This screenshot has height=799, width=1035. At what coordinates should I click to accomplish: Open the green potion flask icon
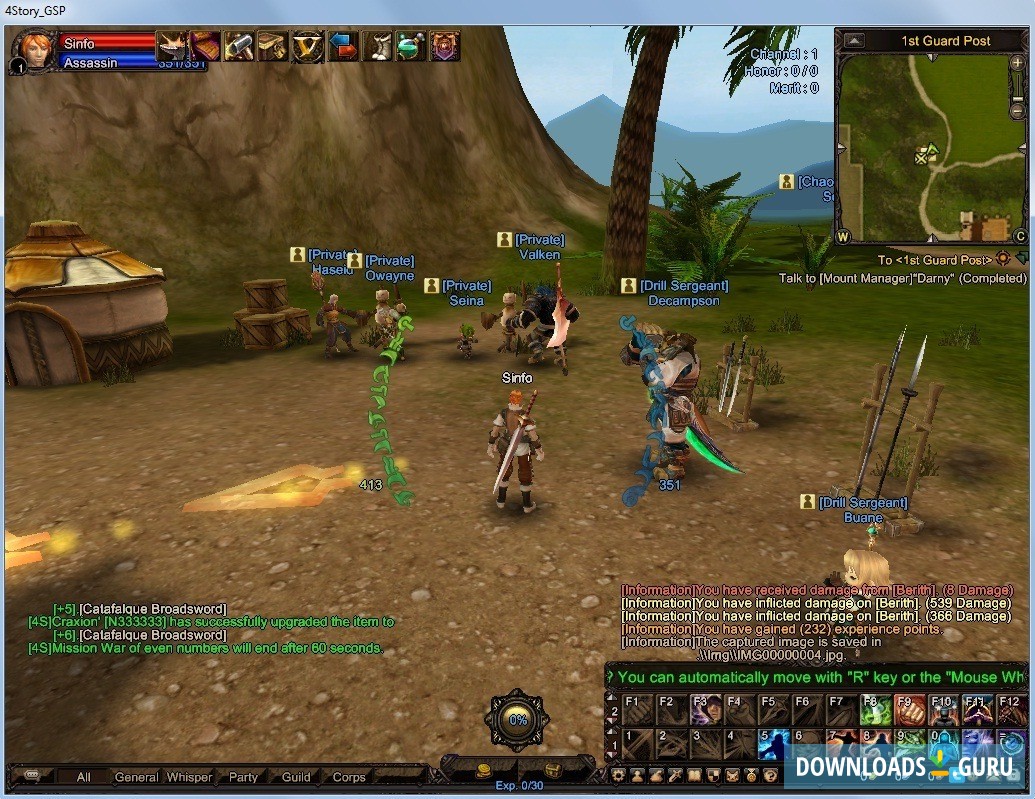(411, 46)
